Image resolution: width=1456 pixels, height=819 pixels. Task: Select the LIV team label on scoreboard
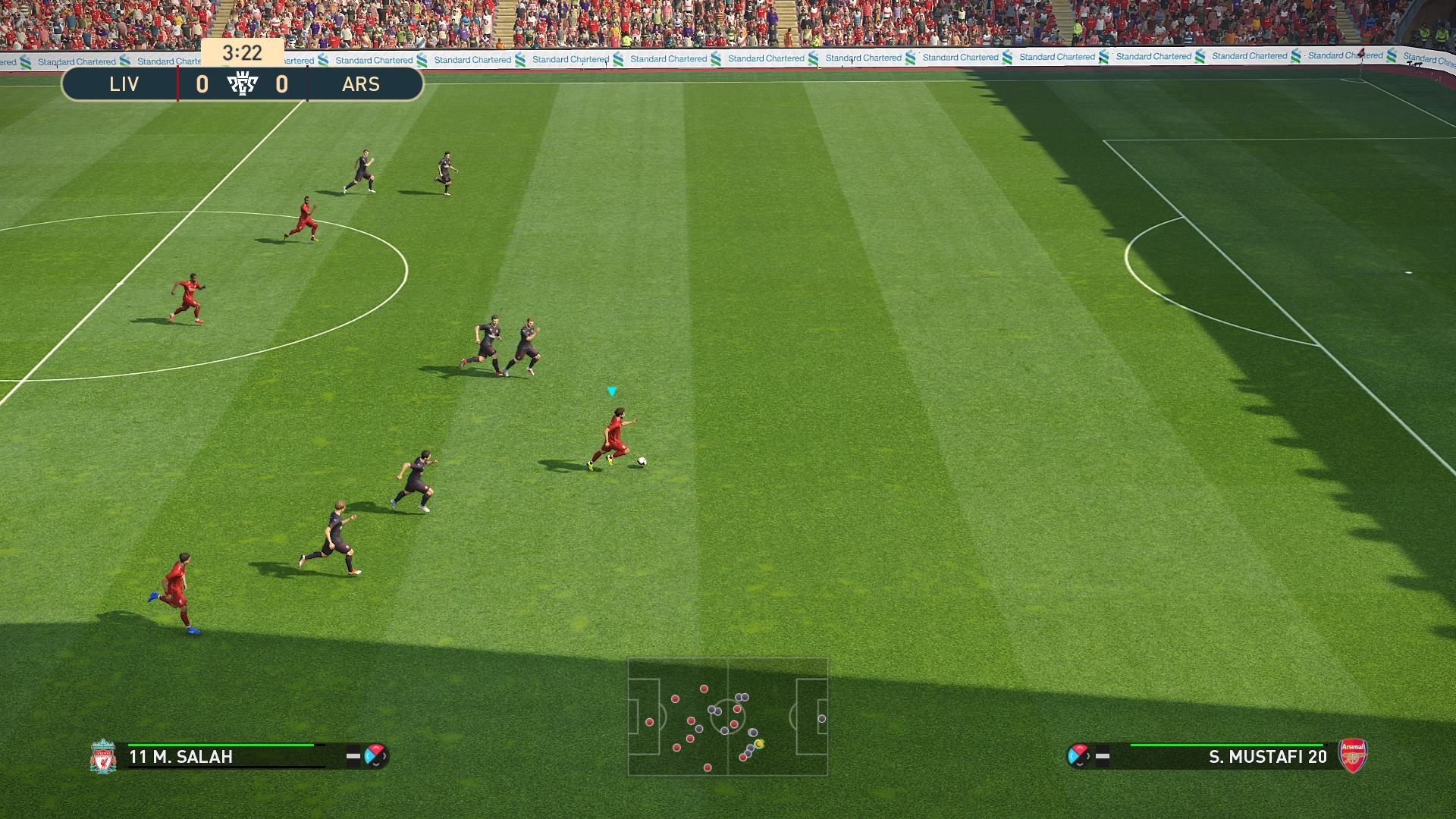coord(124,84)
